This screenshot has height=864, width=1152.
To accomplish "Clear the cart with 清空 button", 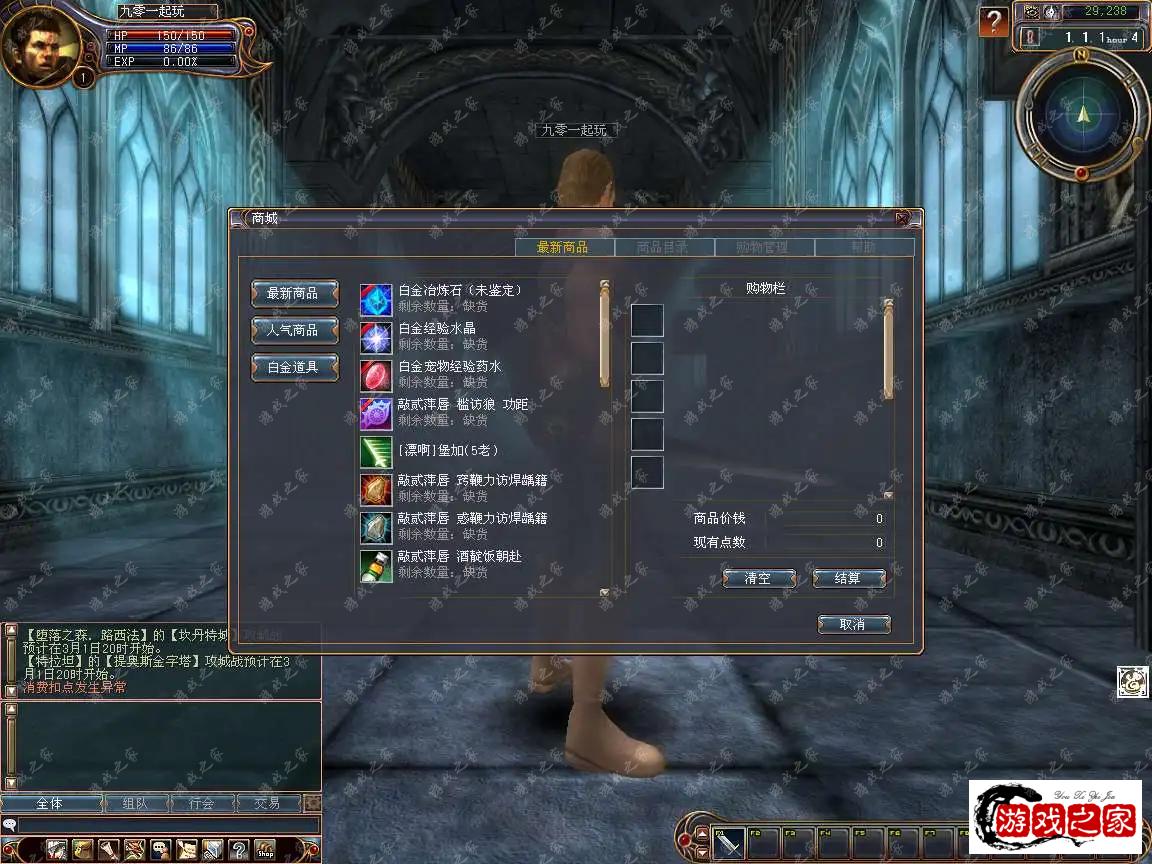I will [x=759, y=578].
